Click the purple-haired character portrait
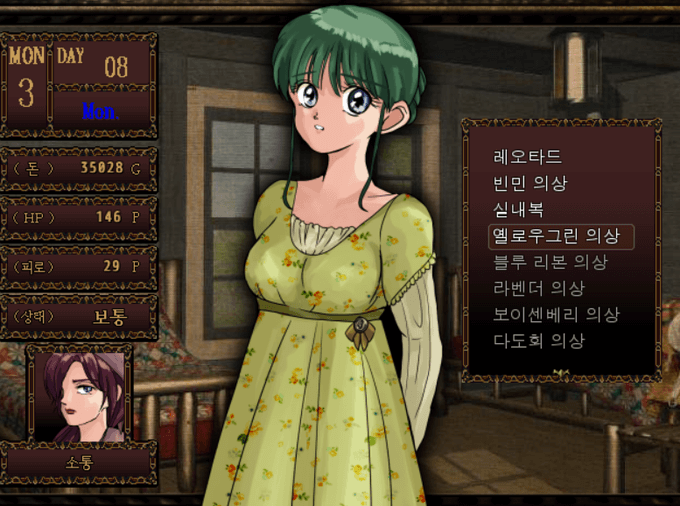Screen dimensions: 680x506 79,394
